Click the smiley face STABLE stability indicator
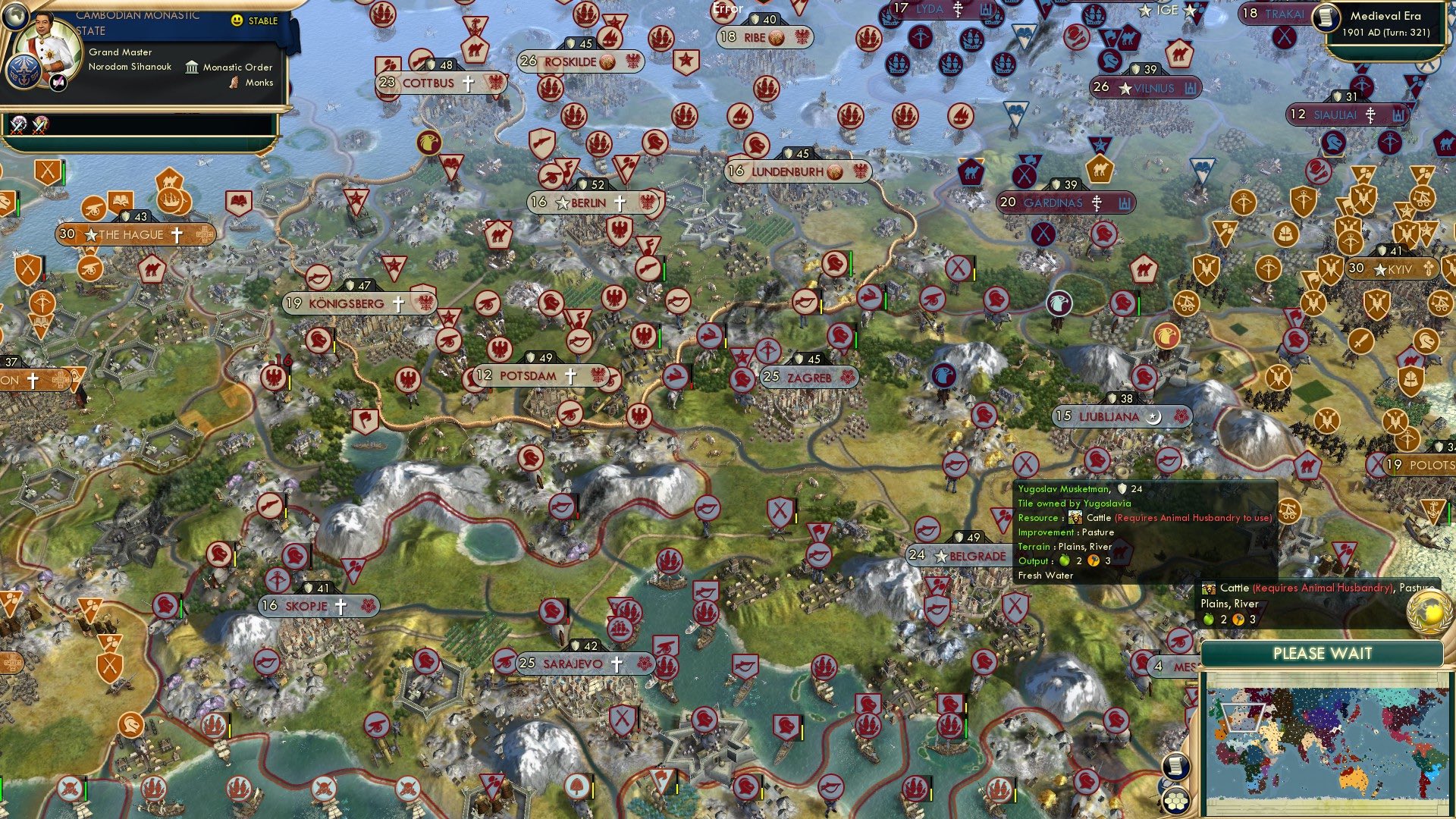This screenshot has width=1456, height=819. click(237, 21)
